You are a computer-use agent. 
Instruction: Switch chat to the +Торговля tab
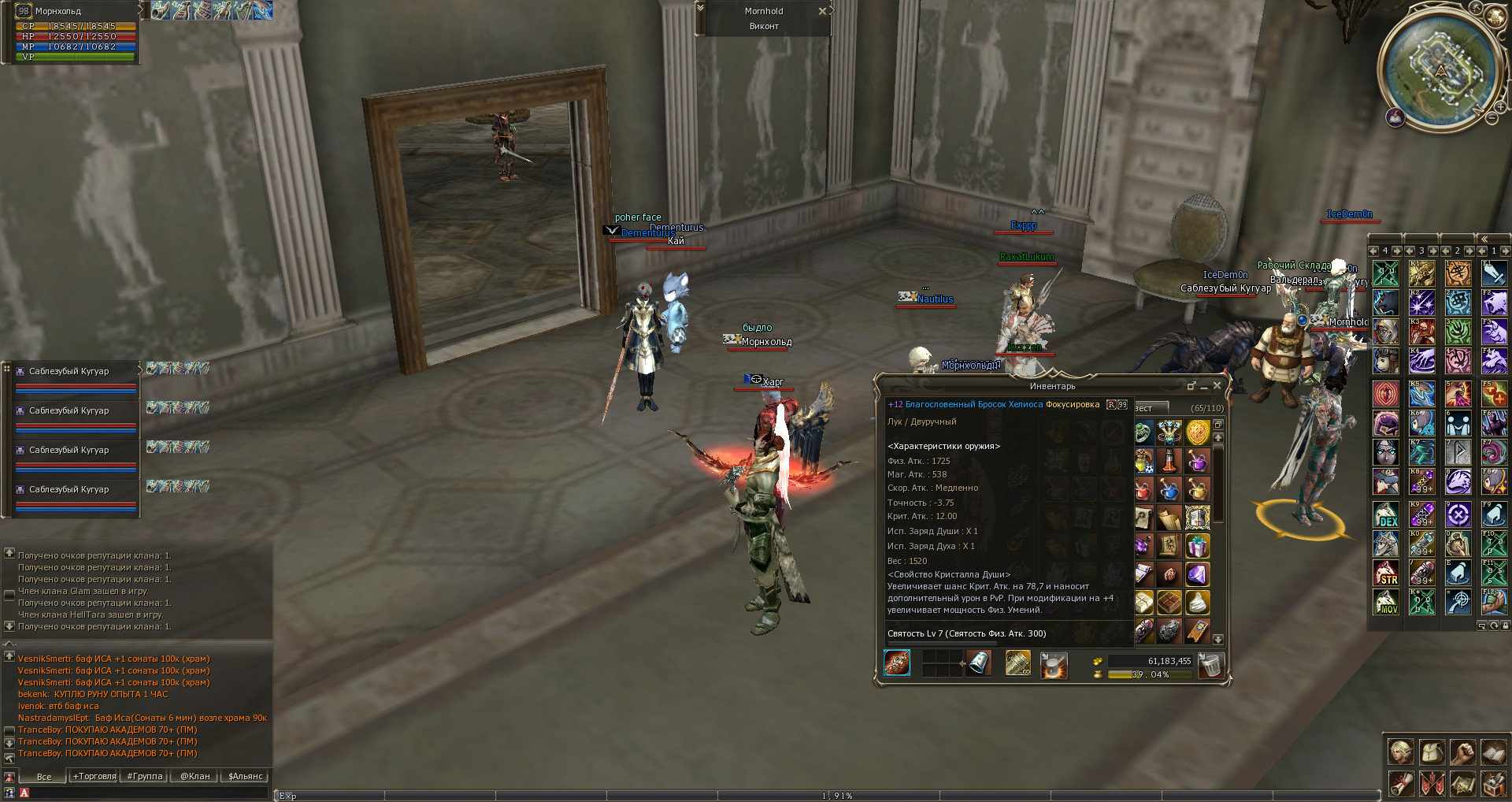[x=94, y=776]
